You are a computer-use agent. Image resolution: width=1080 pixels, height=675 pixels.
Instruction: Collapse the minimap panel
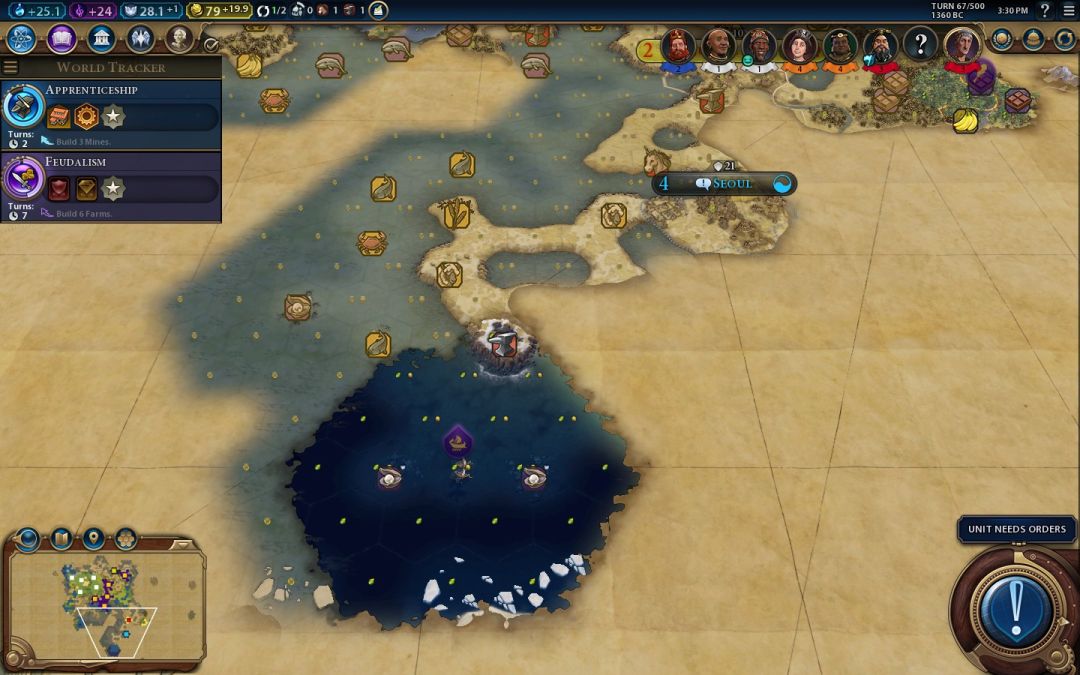[x=184, y=545]
